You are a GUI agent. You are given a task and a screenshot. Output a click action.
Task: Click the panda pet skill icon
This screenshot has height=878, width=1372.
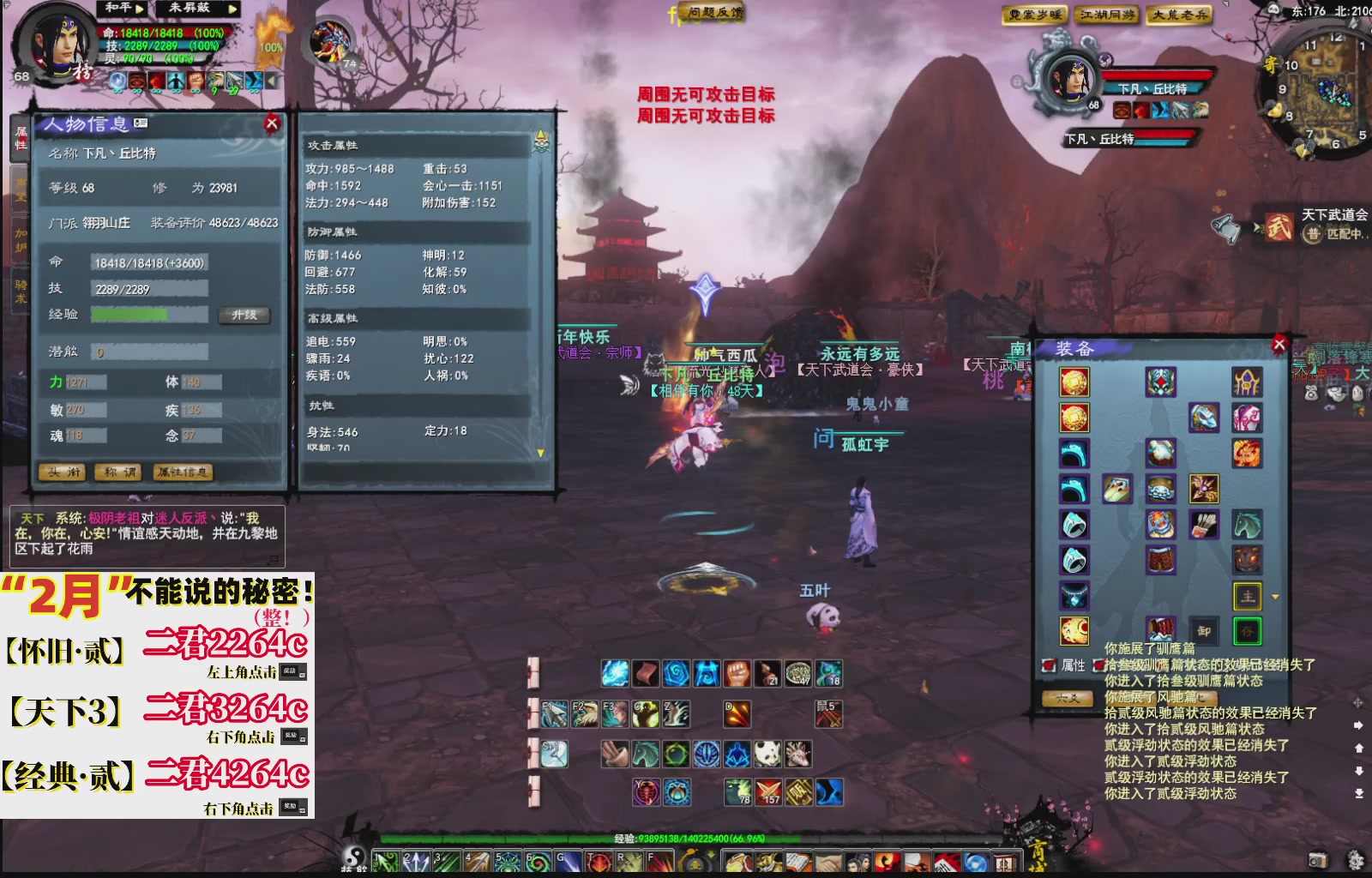click(x=767, y=753)
